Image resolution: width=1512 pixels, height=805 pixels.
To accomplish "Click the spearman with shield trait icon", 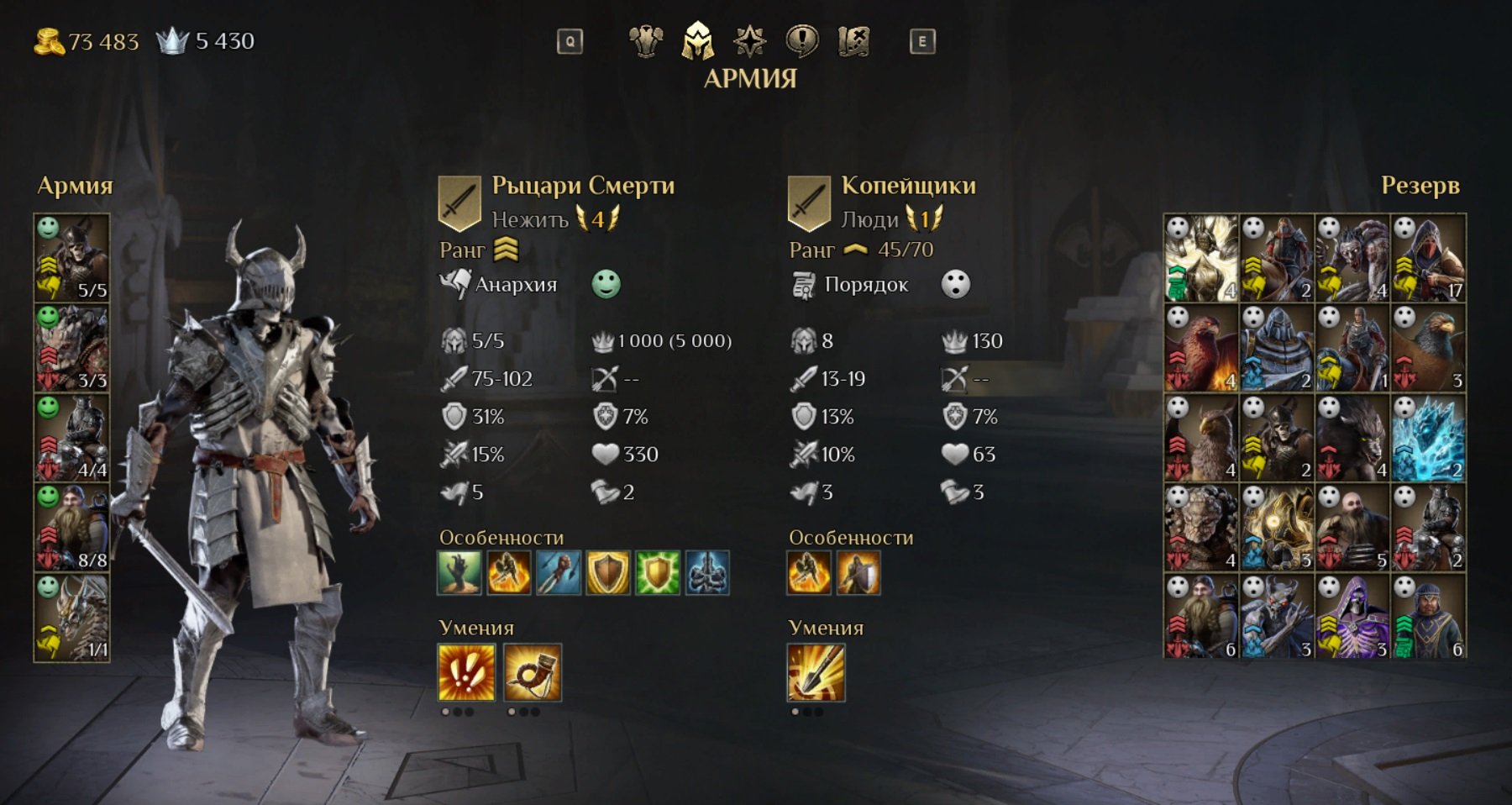I will 858,573.
